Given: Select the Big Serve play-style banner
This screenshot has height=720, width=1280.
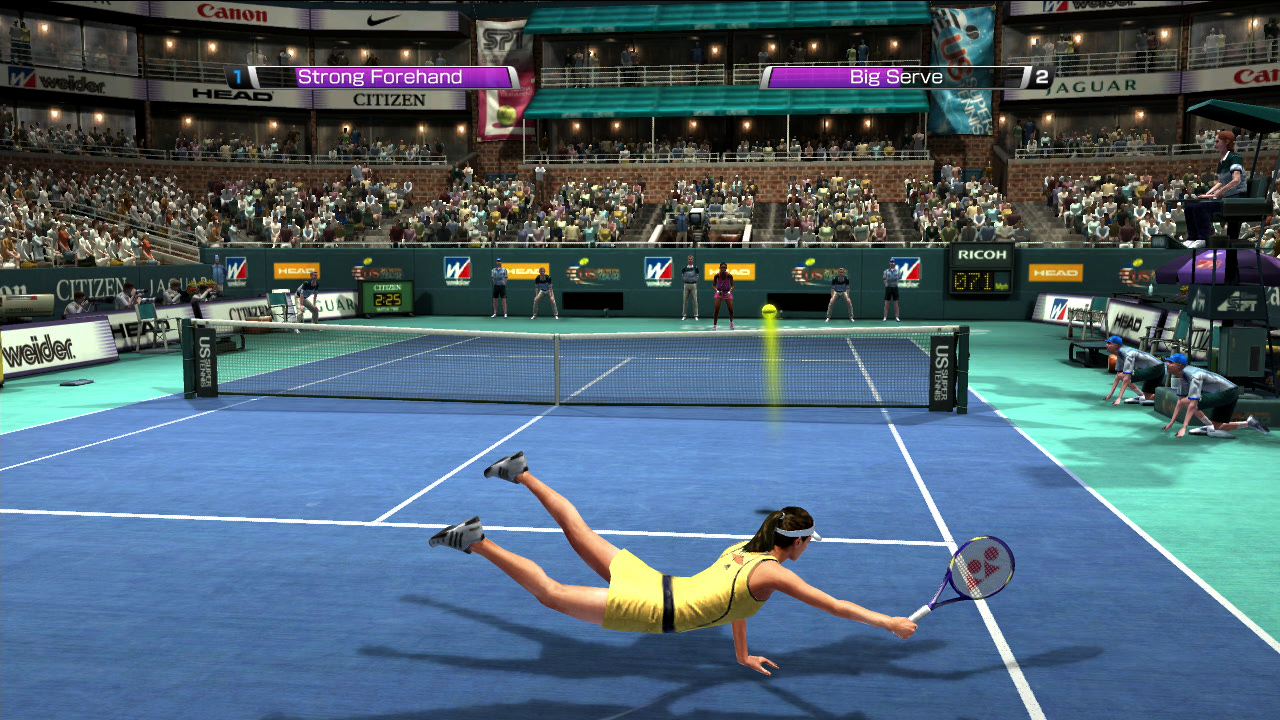Looking at the screenshot, I should pyautogui.click(x=894, y=77).
